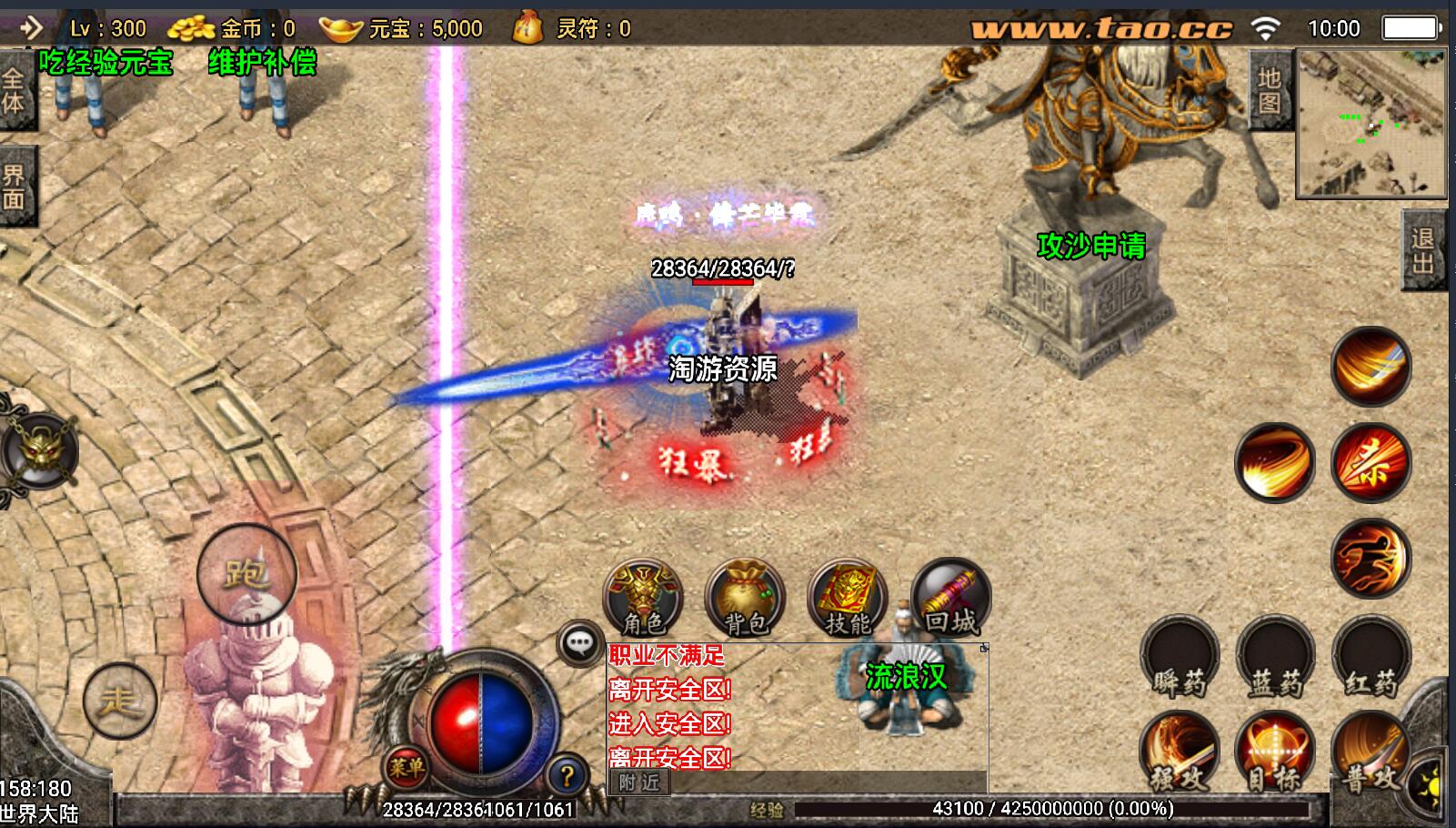Click the question mark help button
Viewport: 1456px width, 828px height.
(x=567, y=775)
